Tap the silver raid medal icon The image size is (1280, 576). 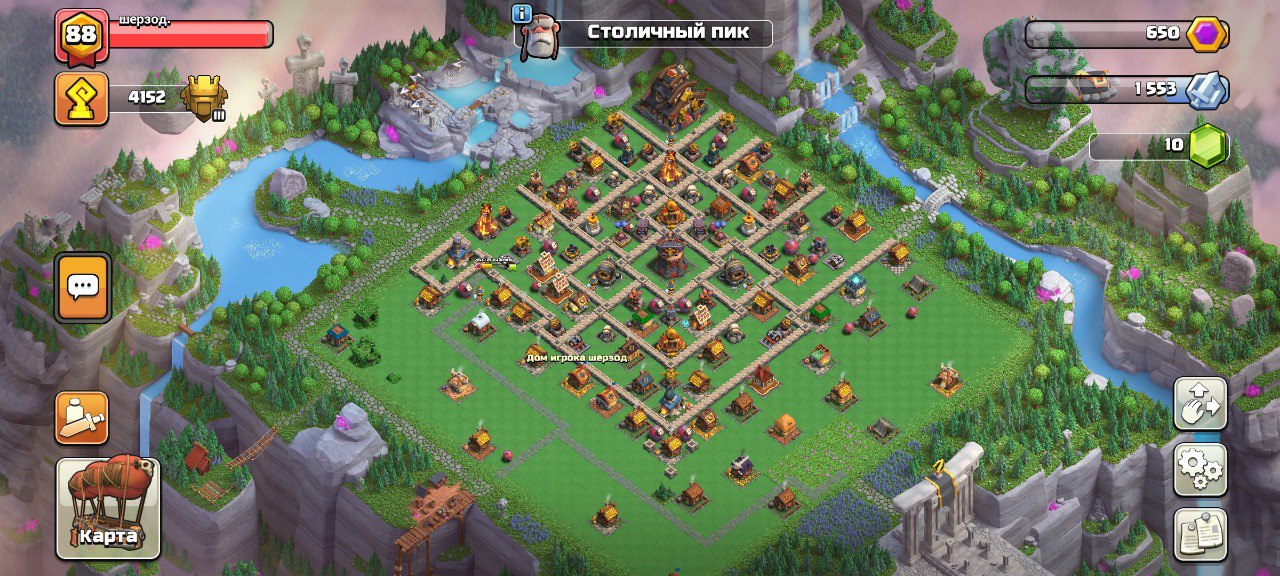pos(1206,89)
